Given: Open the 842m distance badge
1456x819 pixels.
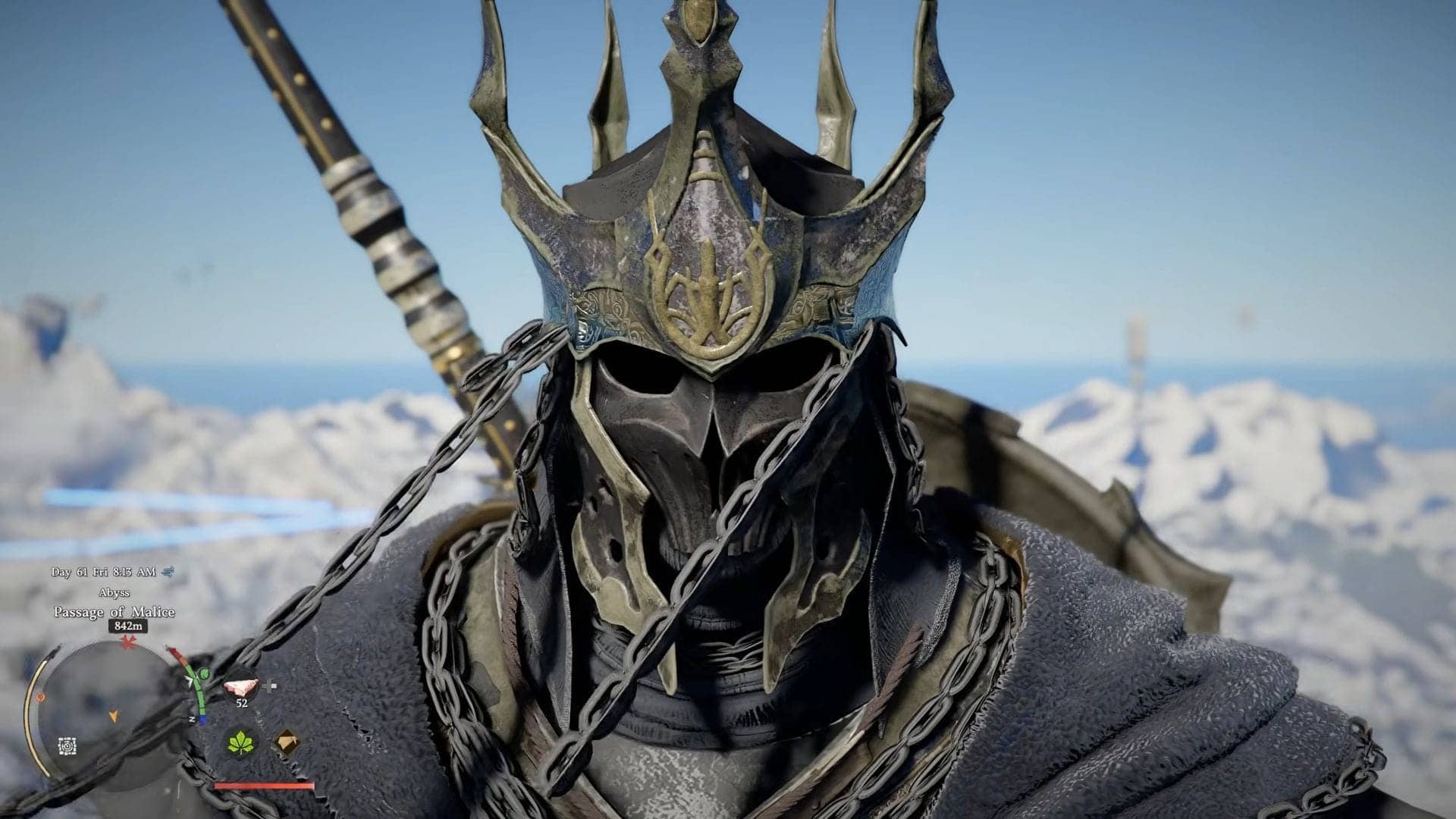Looking at the screenshot, I should click(x=127, y=626).
